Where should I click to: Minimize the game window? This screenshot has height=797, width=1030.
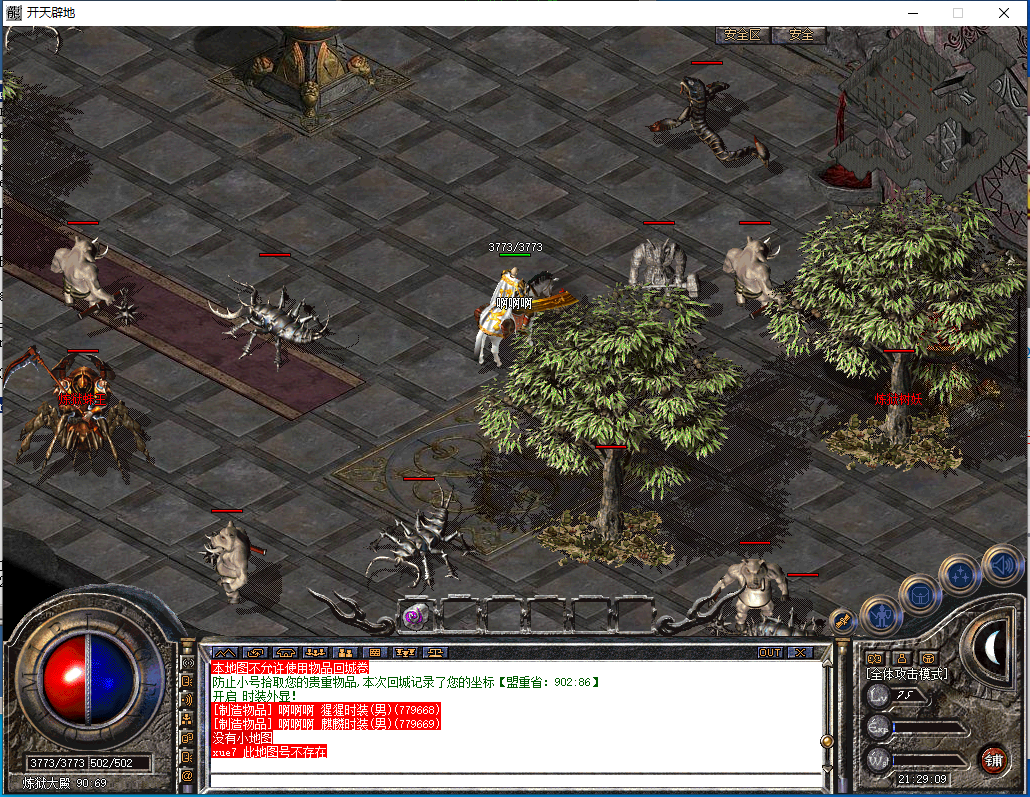point(911,13)
